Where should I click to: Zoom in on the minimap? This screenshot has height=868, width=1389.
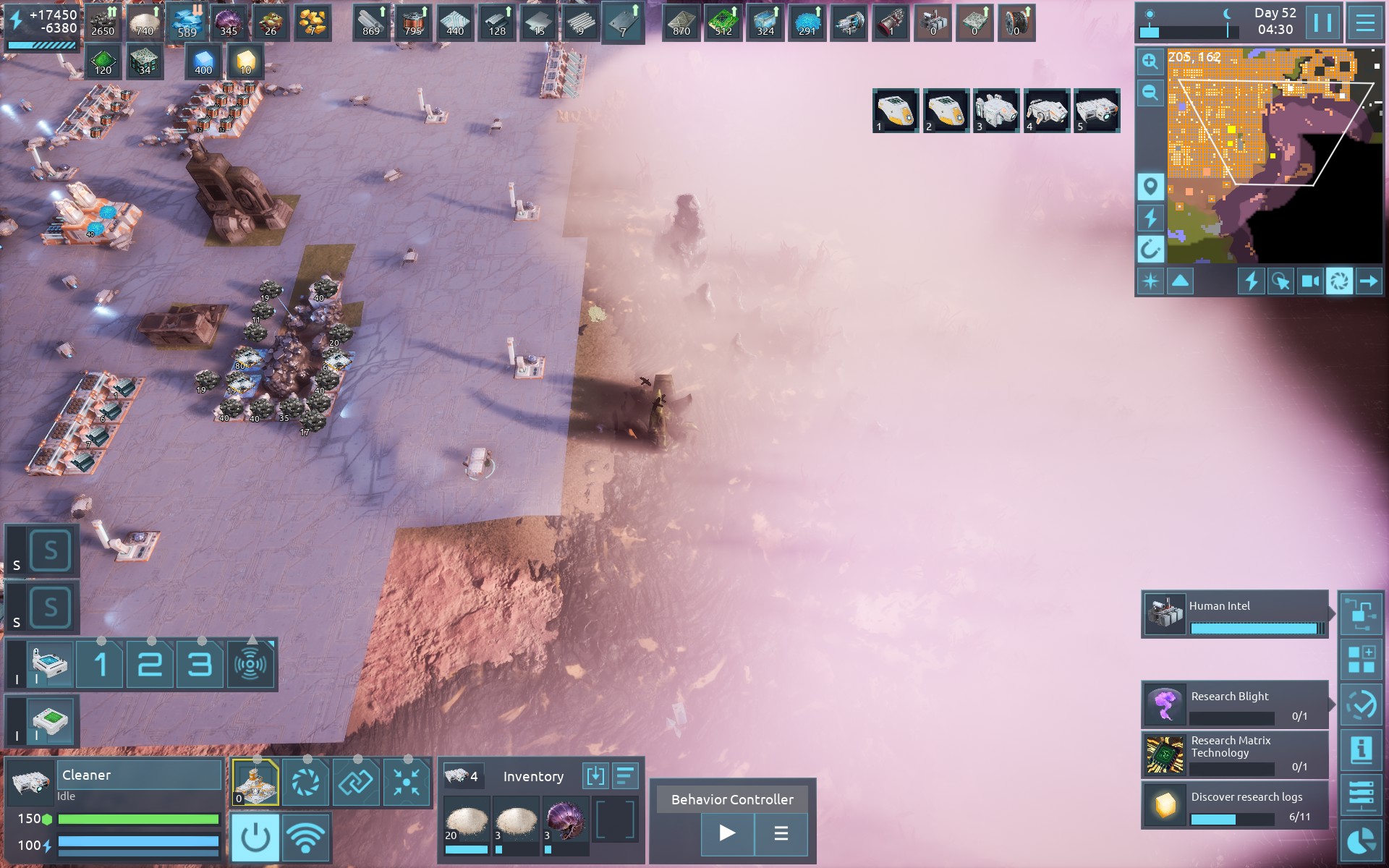(1150, 62)
